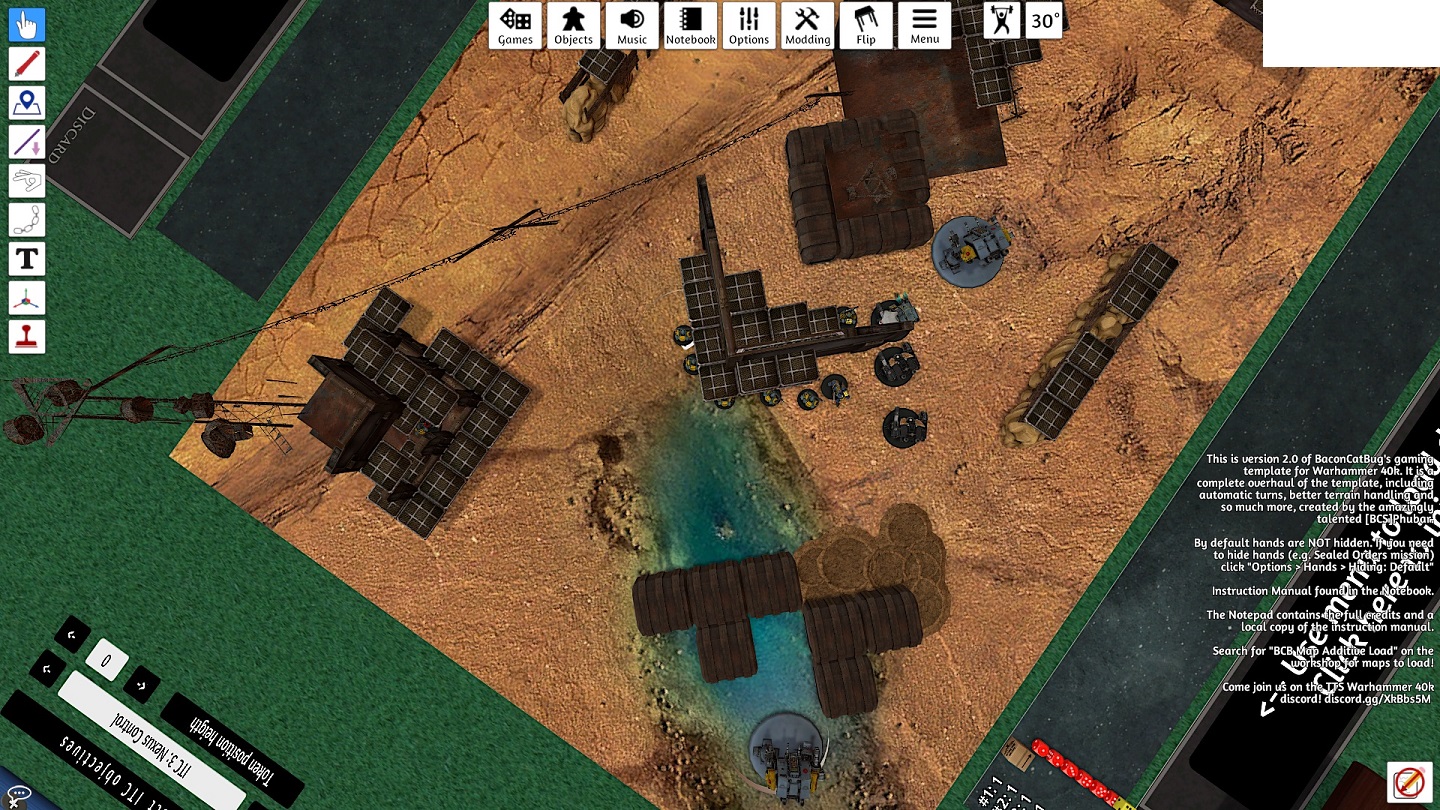Viewport: 1440px width, 810px height.
Task: Open the Notebook
Action: 691,25
